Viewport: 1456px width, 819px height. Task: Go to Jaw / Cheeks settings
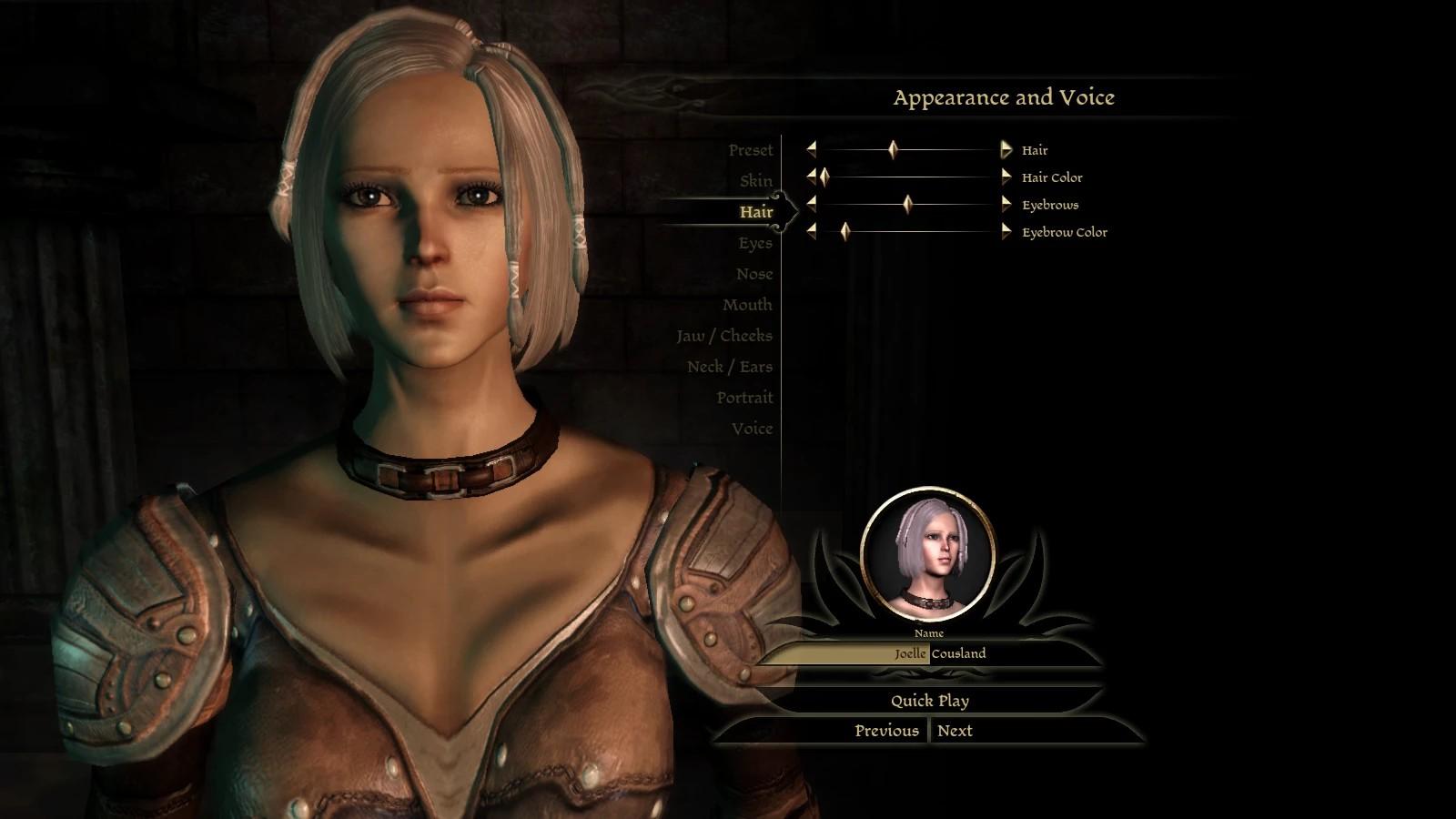723,336
